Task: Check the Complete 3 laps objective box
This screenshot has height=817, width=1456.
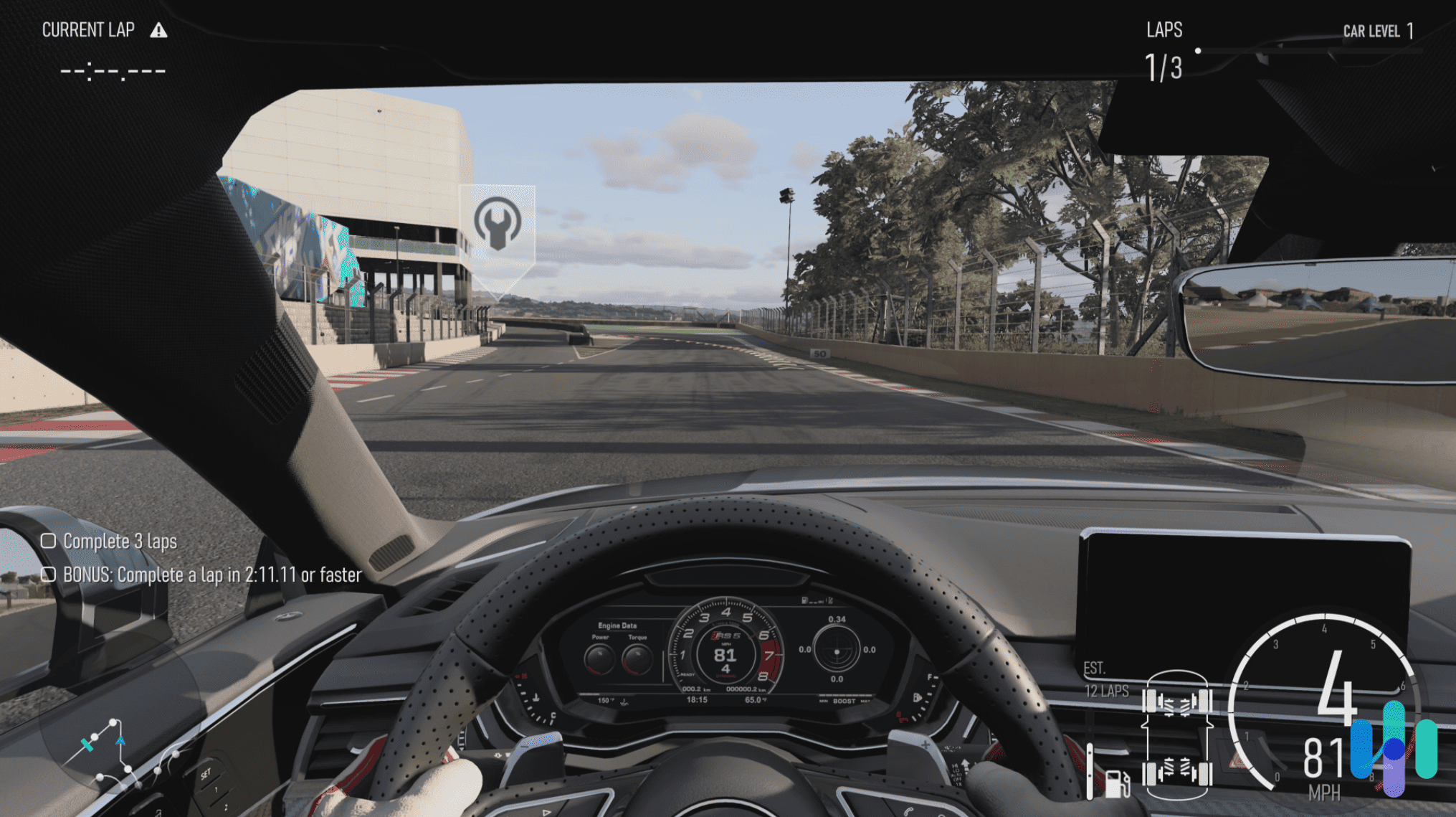Action: tap(50, 542)
